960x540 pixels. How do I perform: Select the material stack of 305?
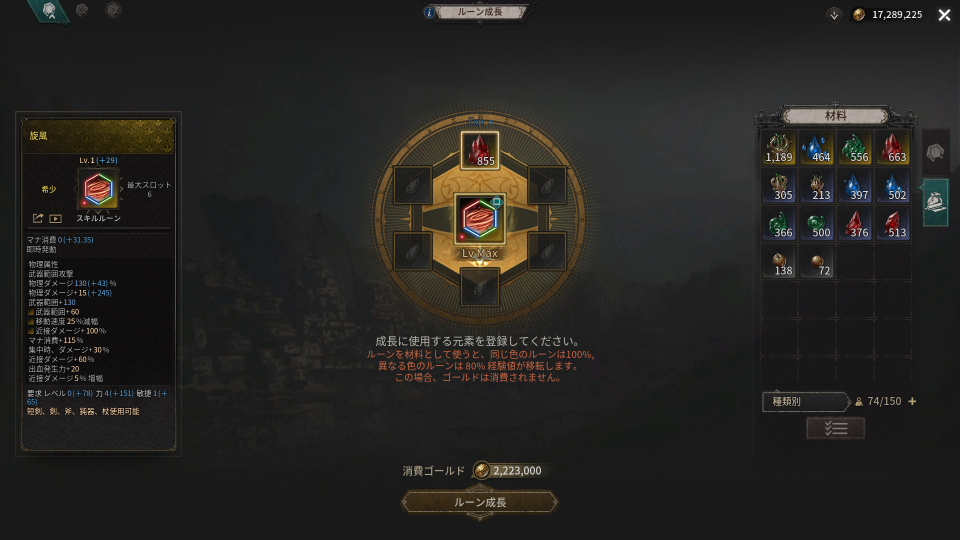tap(779, 186)
